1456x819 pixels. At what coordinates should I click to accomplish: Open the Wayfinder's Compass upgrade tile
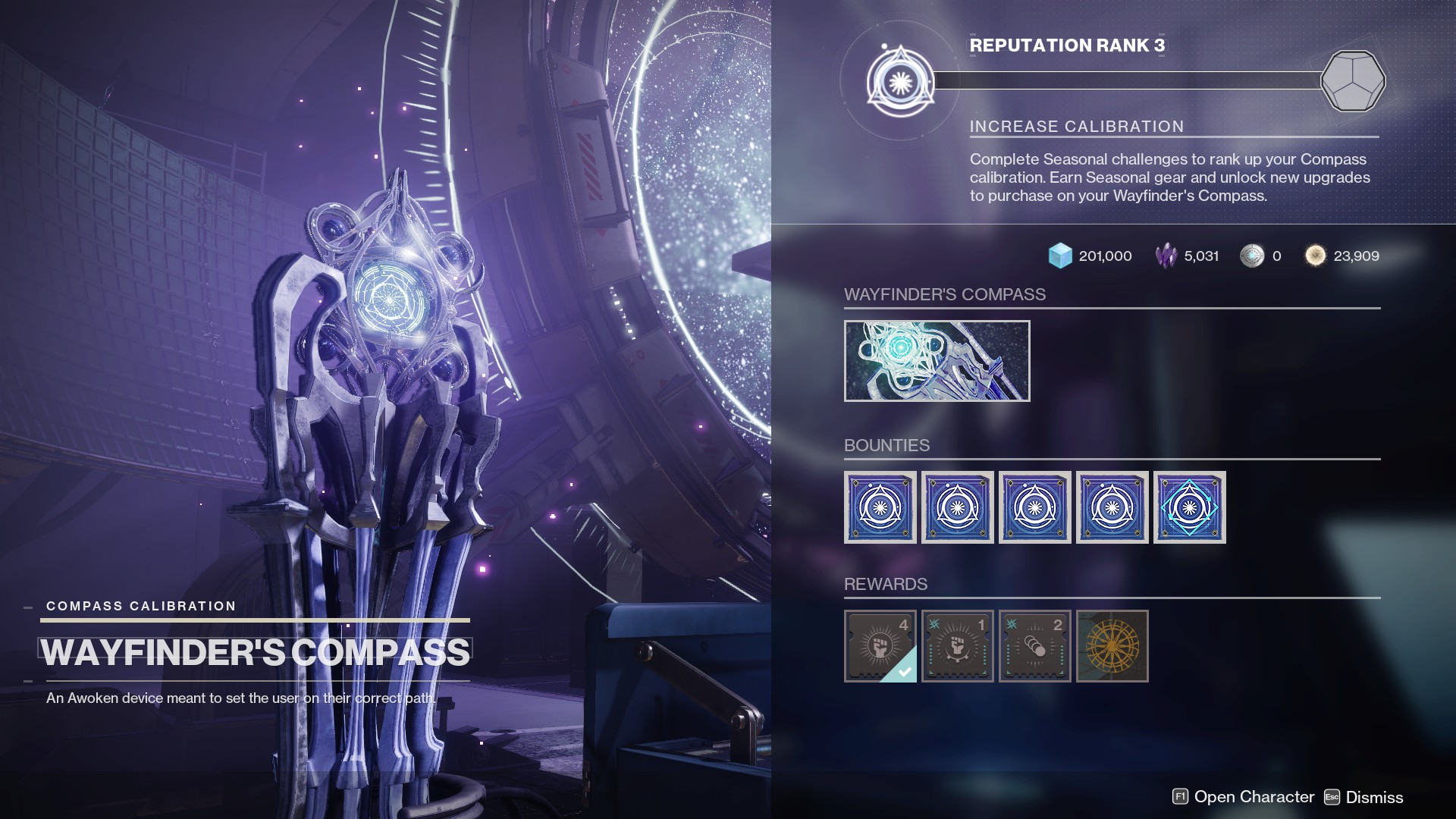[x=937, y=361]
